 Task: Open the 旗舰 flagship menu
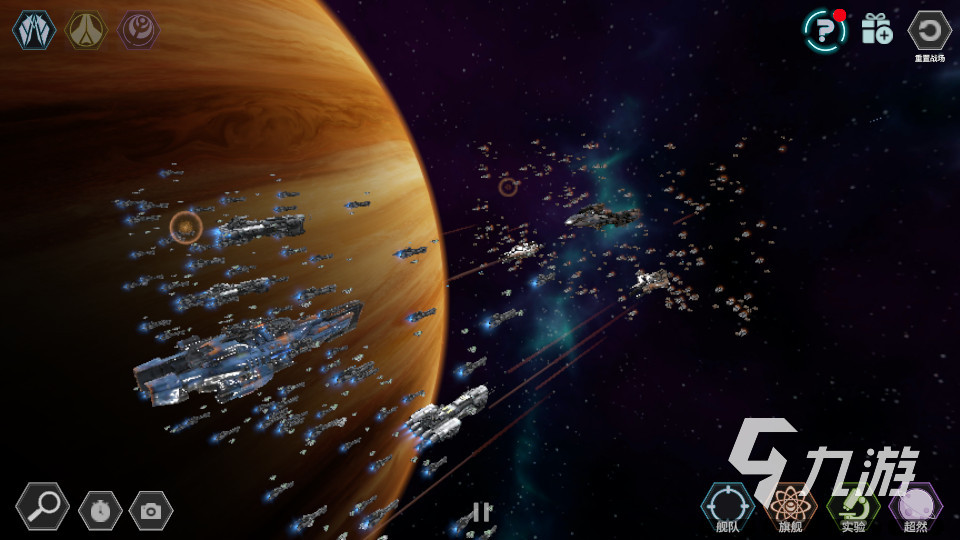pyautogui.click(x=790, y=506)
